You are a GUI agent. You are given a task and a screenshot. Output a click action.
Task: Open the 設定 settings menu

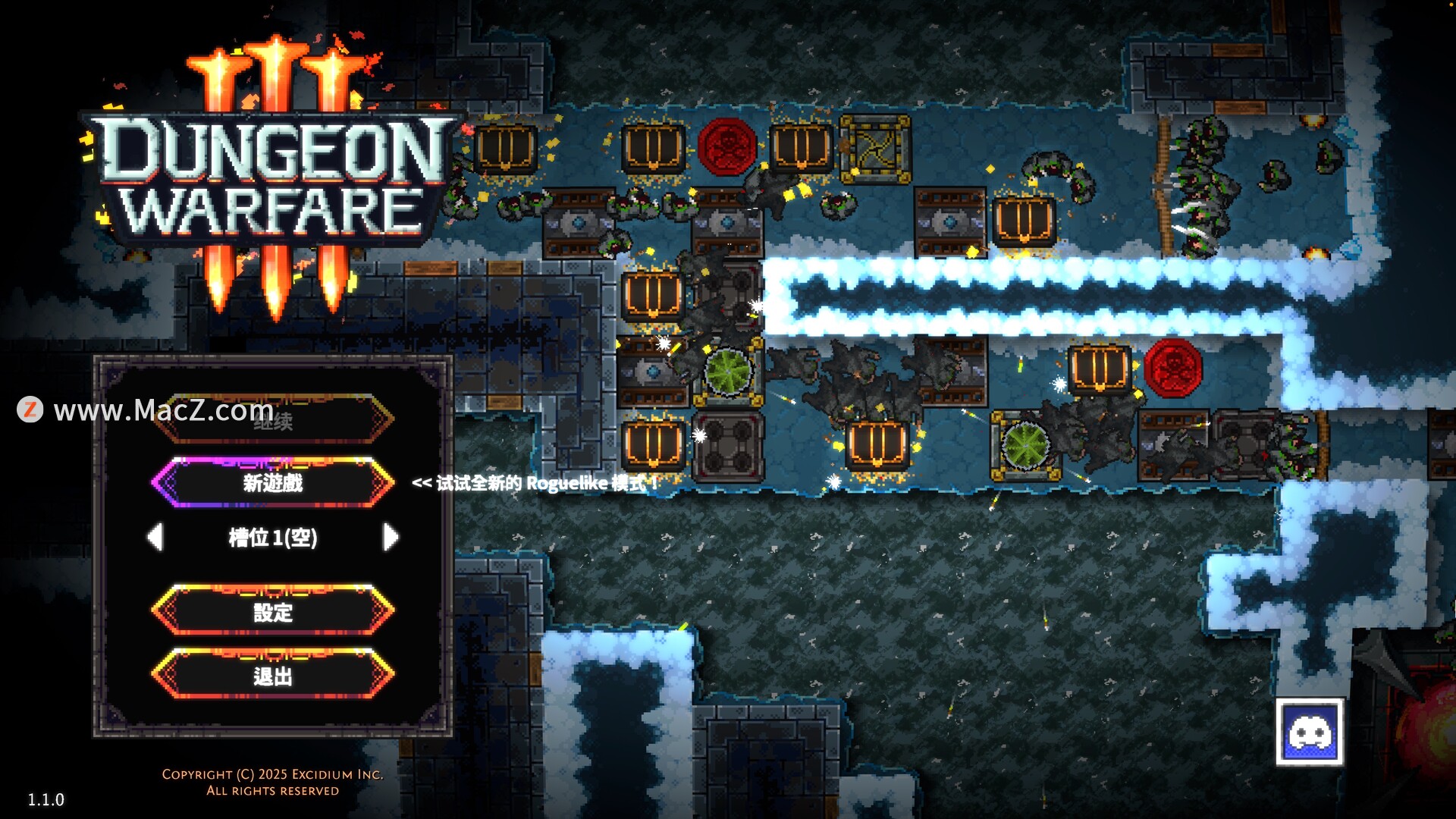(x=273, y=611)
